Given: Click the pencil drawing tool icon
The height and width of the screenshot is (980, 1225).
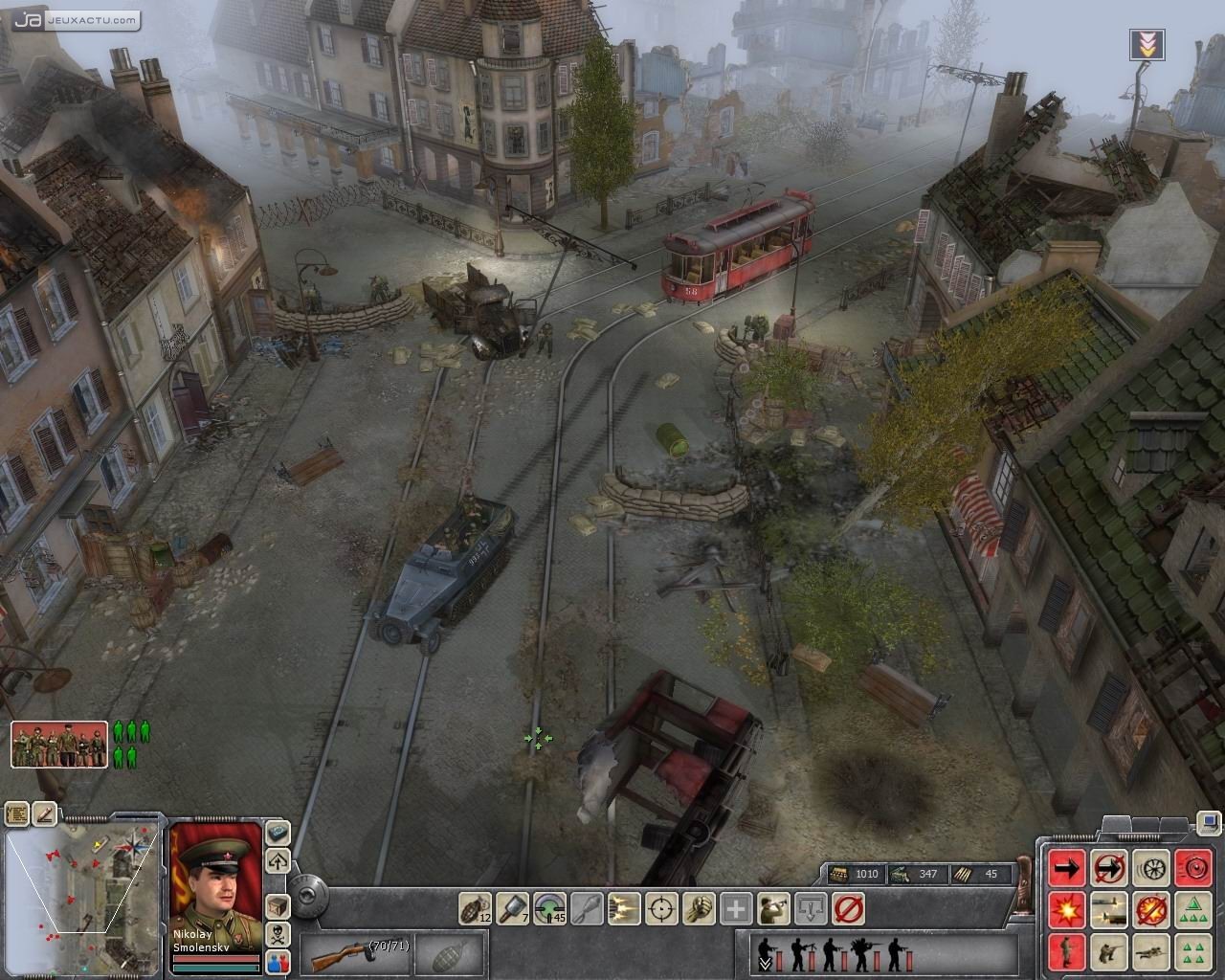Looking at the screenshot, I should (x=45, y=814).
